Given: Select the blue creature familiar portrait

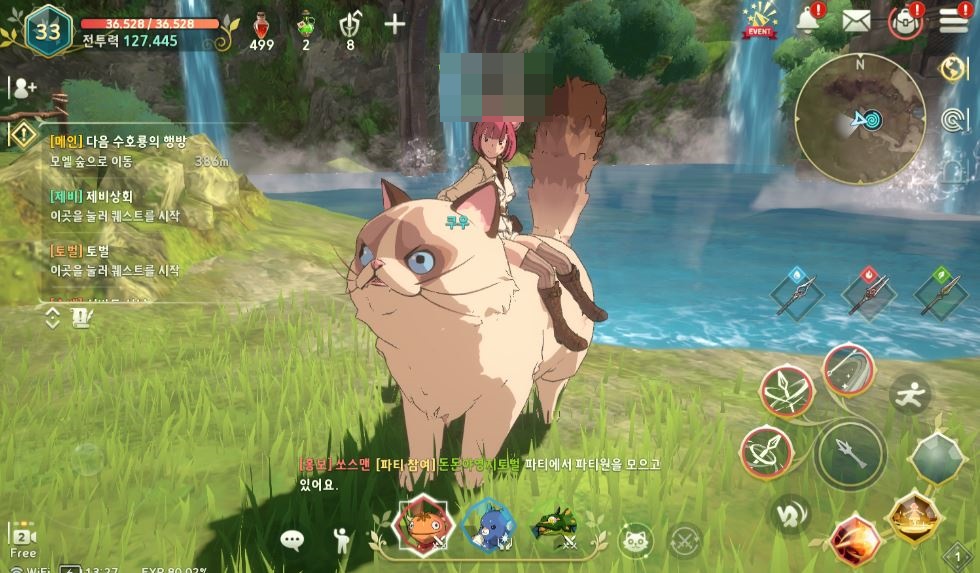Looking at the screenshot, I should tap(490, 525).
